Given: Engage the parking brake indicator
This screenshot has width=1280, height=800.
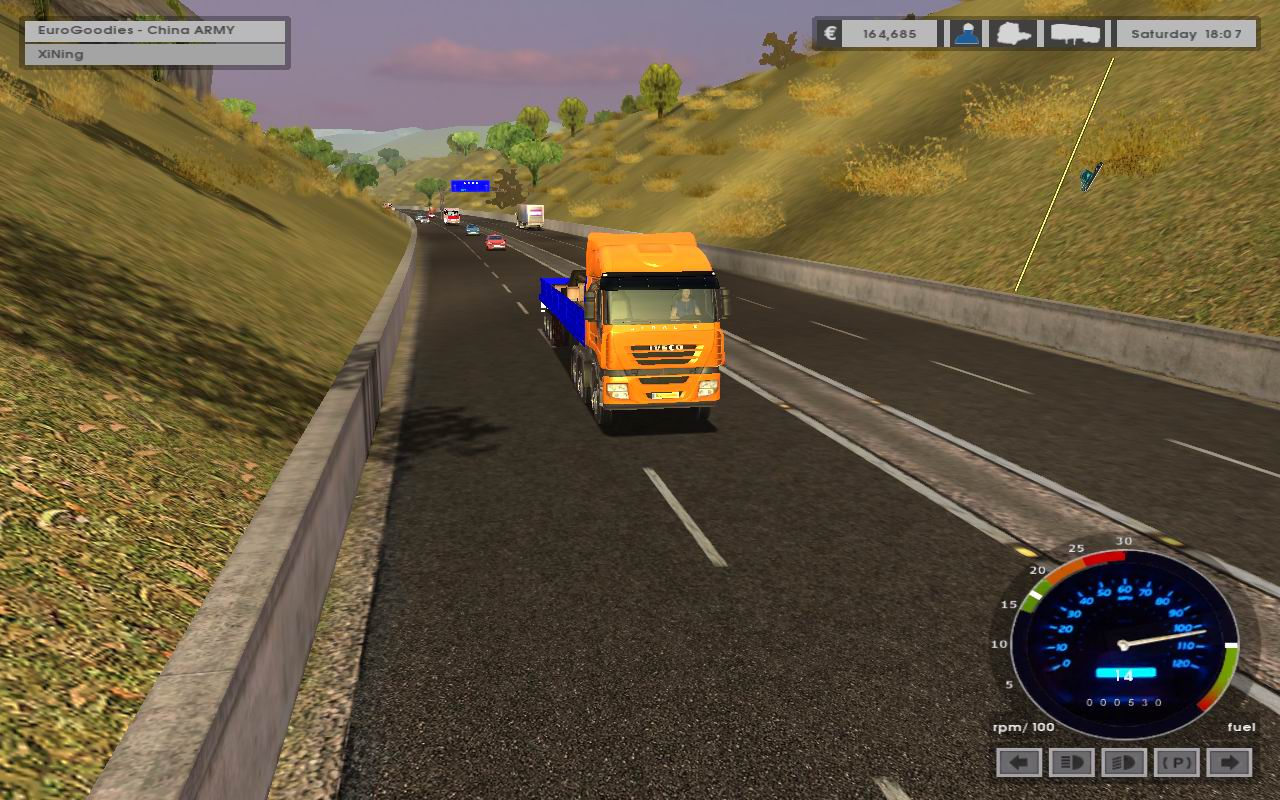Looking at the screenshot, I should 1177,763.
